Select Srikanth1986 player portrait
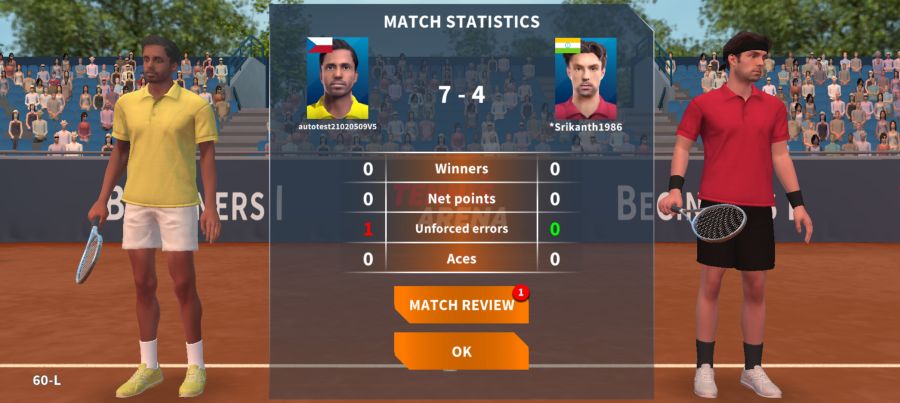The width and height of the screenshot is (900, 403). [x=585, y=78]
